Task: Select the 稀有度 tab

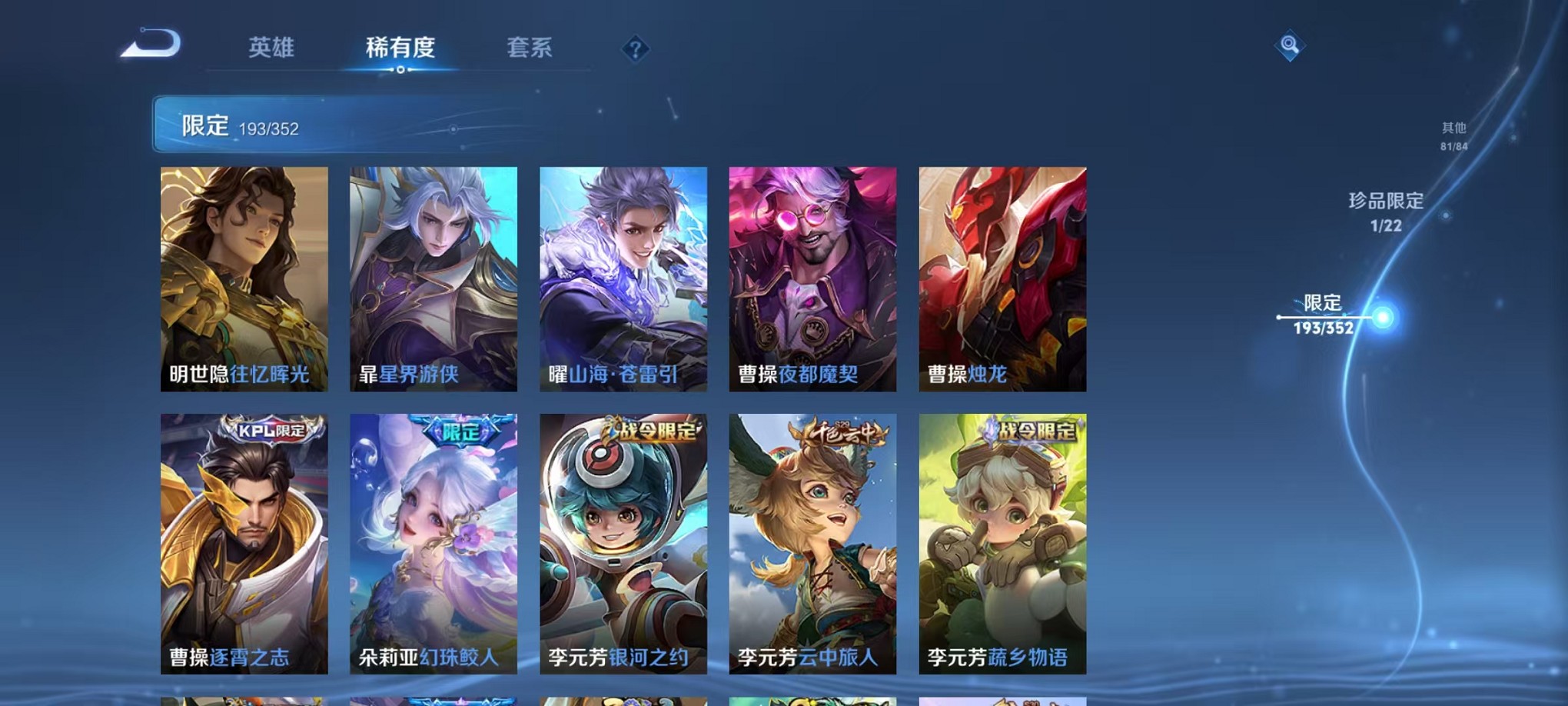Action: coord(399,48)
